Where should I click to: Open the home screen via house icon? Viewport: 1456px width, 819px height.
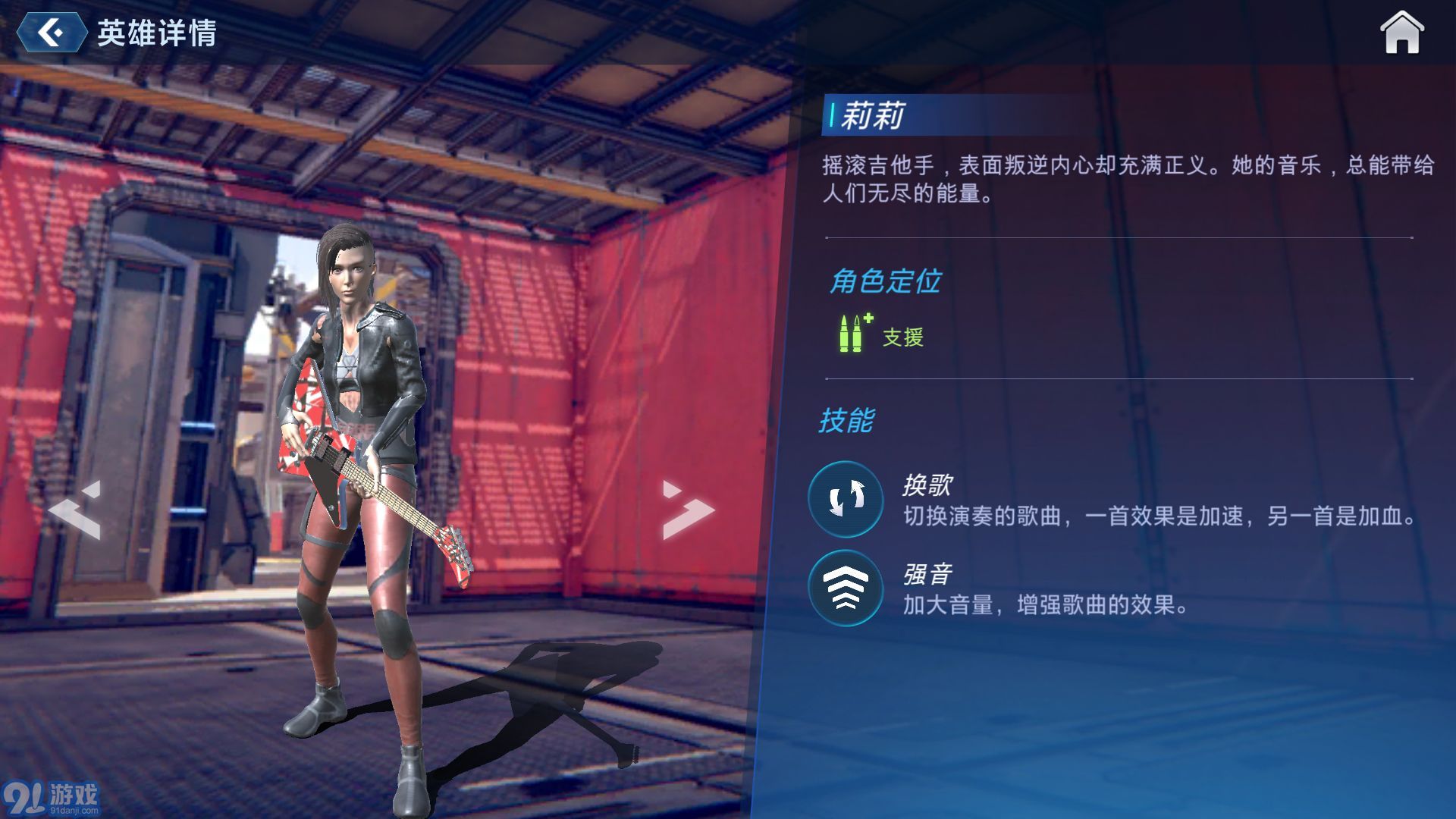pyautogui.click(x=1402, y=32)
